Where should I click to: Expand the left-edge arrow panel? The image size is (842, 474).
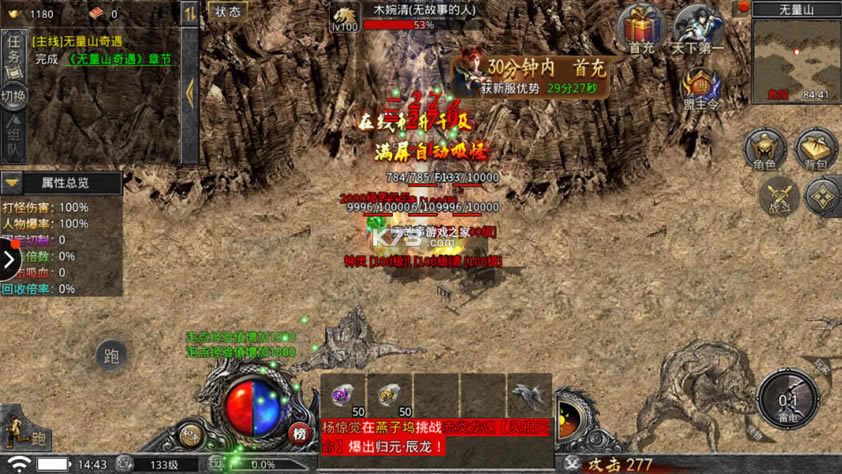click(x=9, y=261)
